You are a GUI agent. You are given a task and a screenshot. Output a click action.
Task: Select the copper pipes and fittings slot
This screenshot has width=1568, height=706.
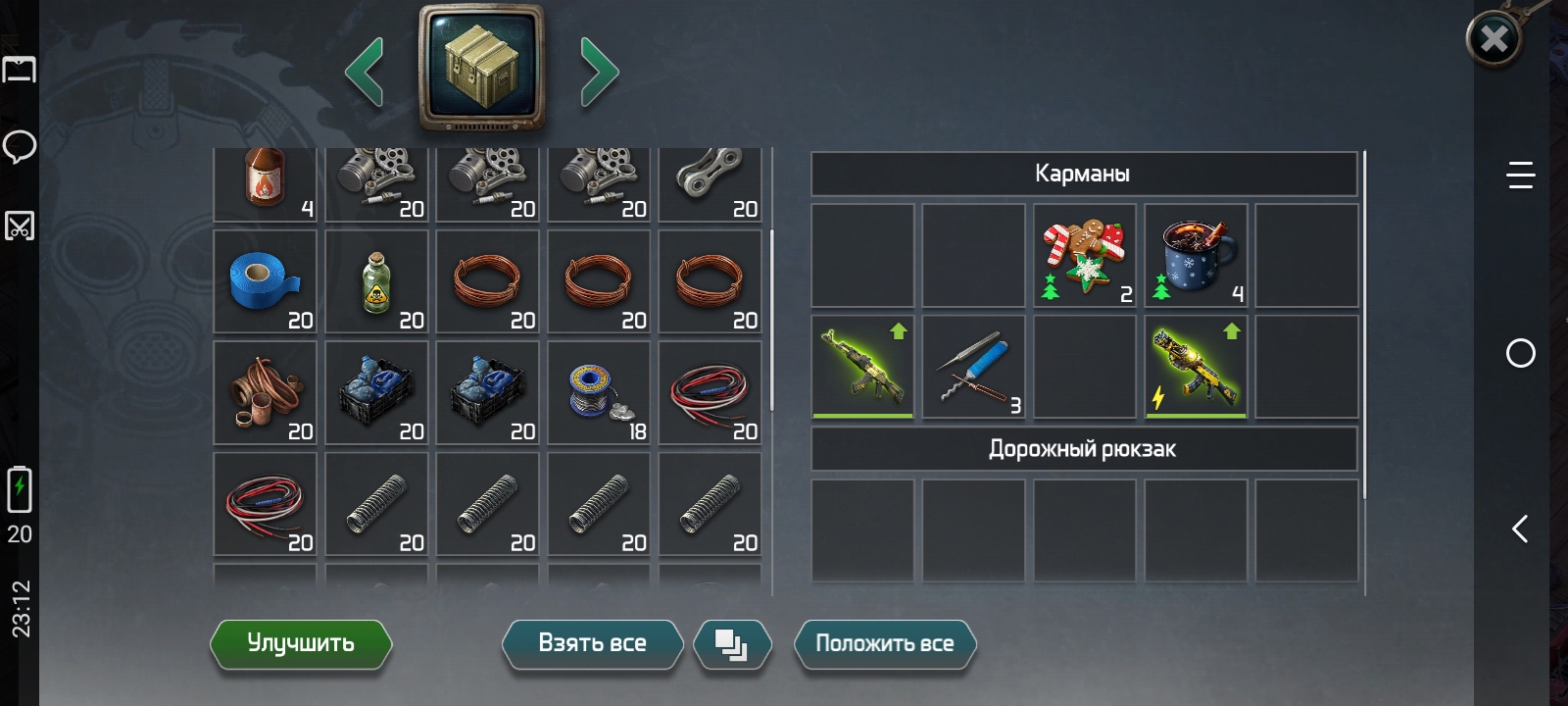click(x=265, y=393)
